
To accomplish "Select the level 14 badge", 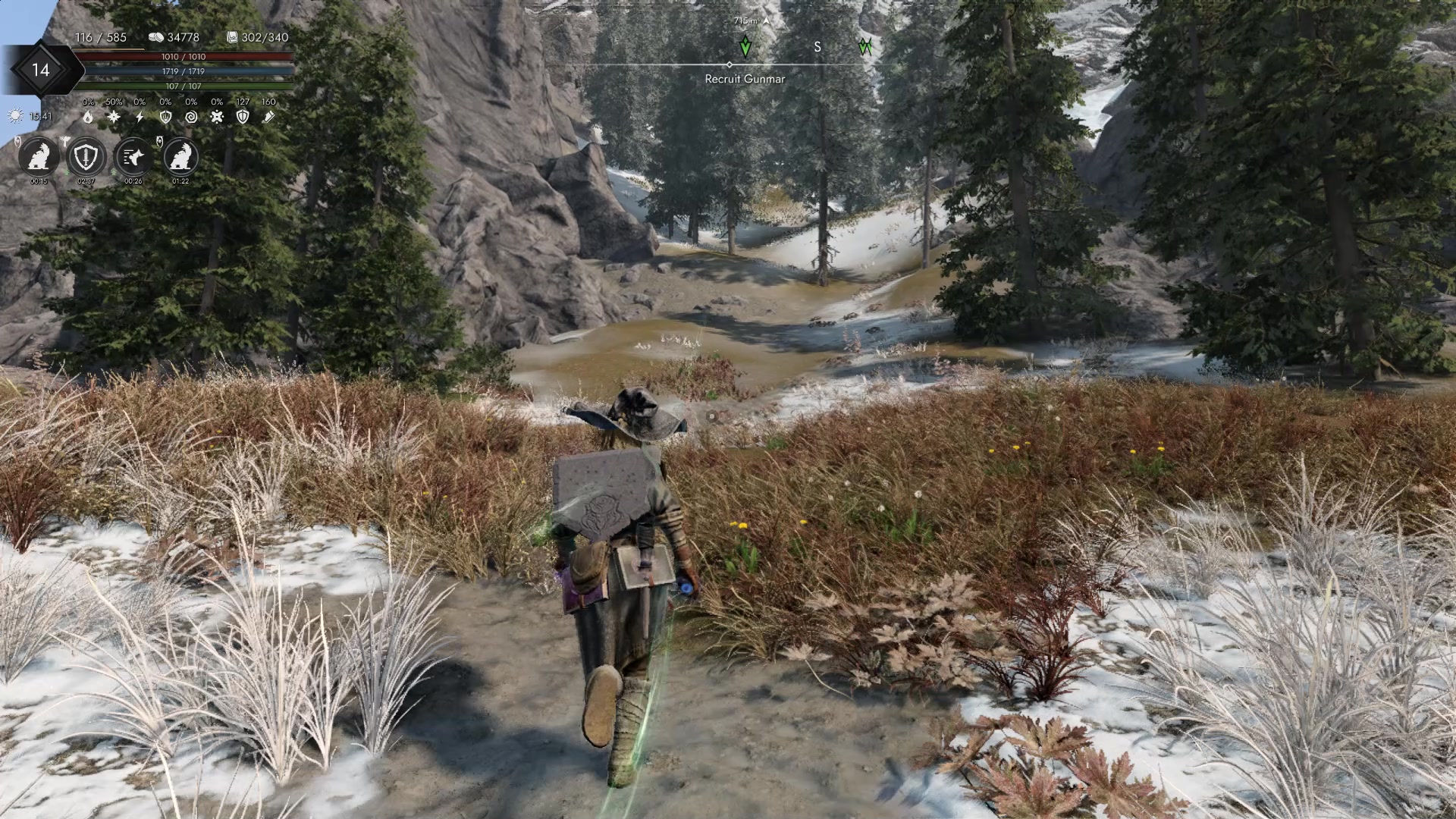I will point(42,70).
